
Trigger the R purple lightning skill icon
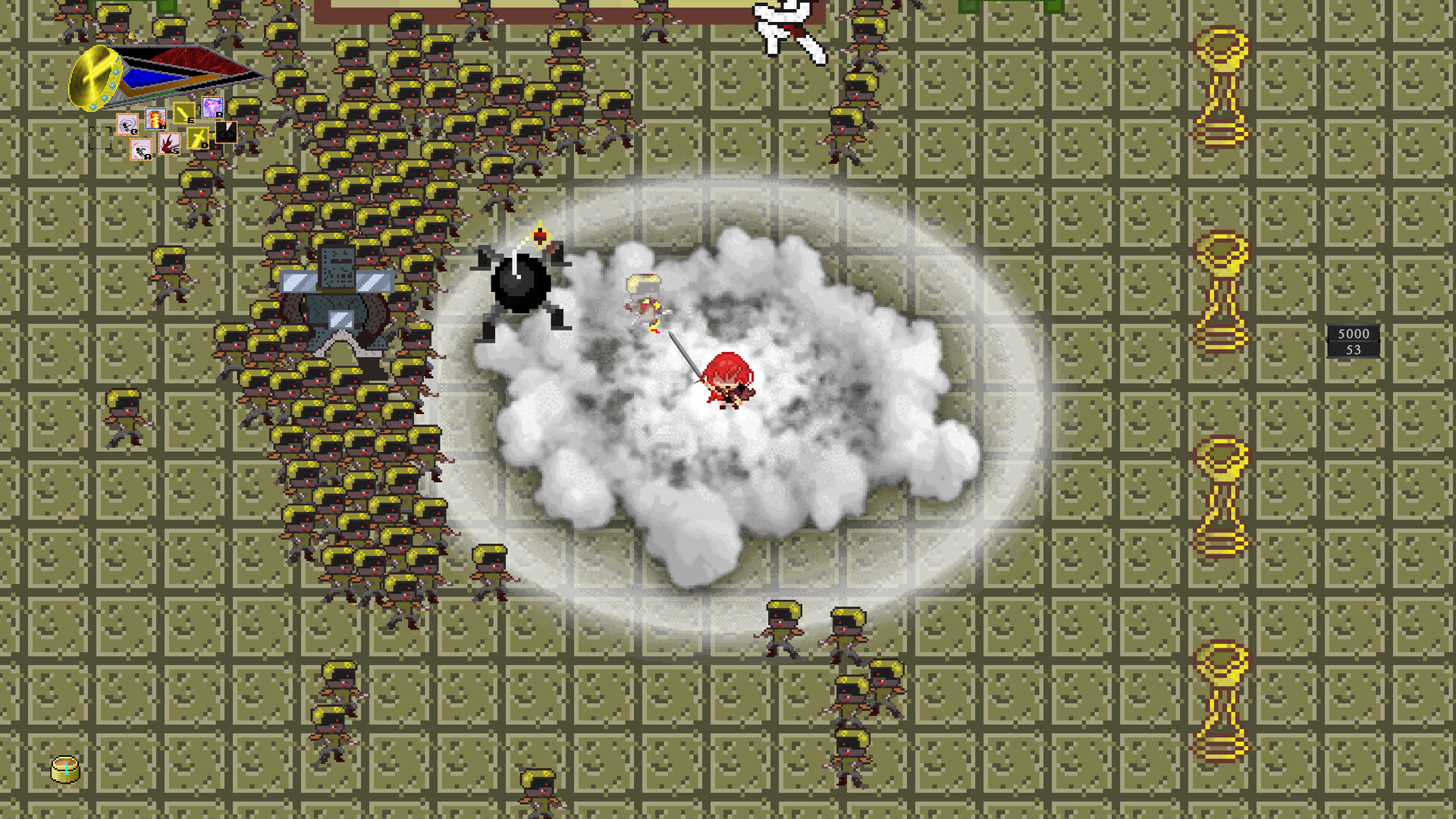point(213,108)
